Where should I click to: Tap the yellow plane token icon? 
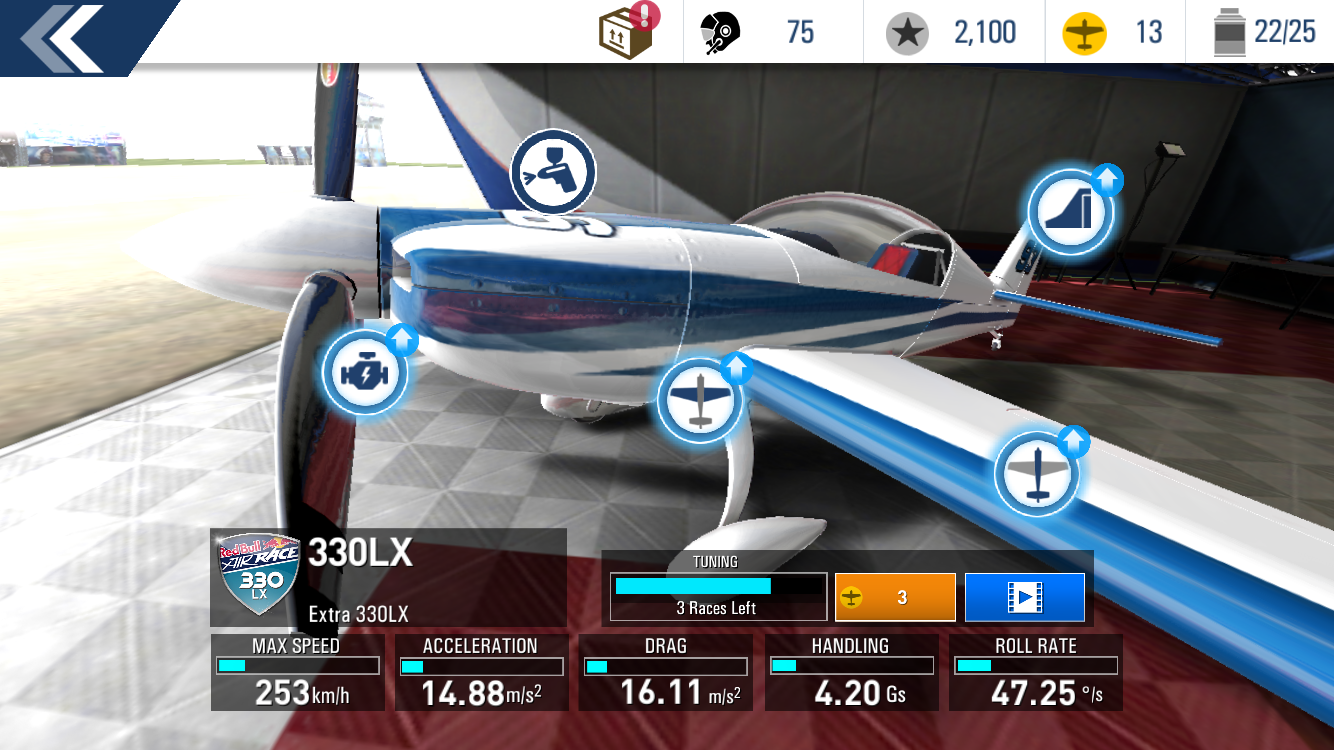point(1084,33)
